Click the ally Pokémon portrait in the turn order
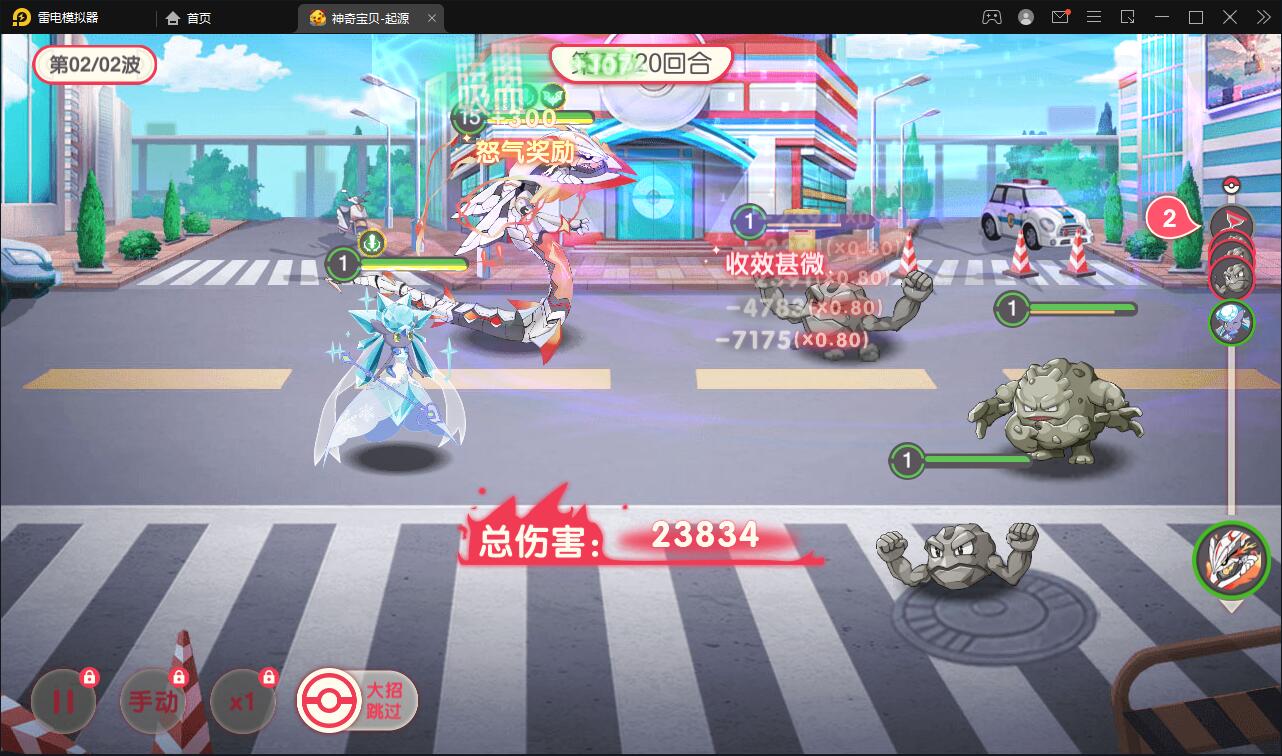Image resolution: width=1282 pixels, height=756 pixels. click(x=1232, y=323)
